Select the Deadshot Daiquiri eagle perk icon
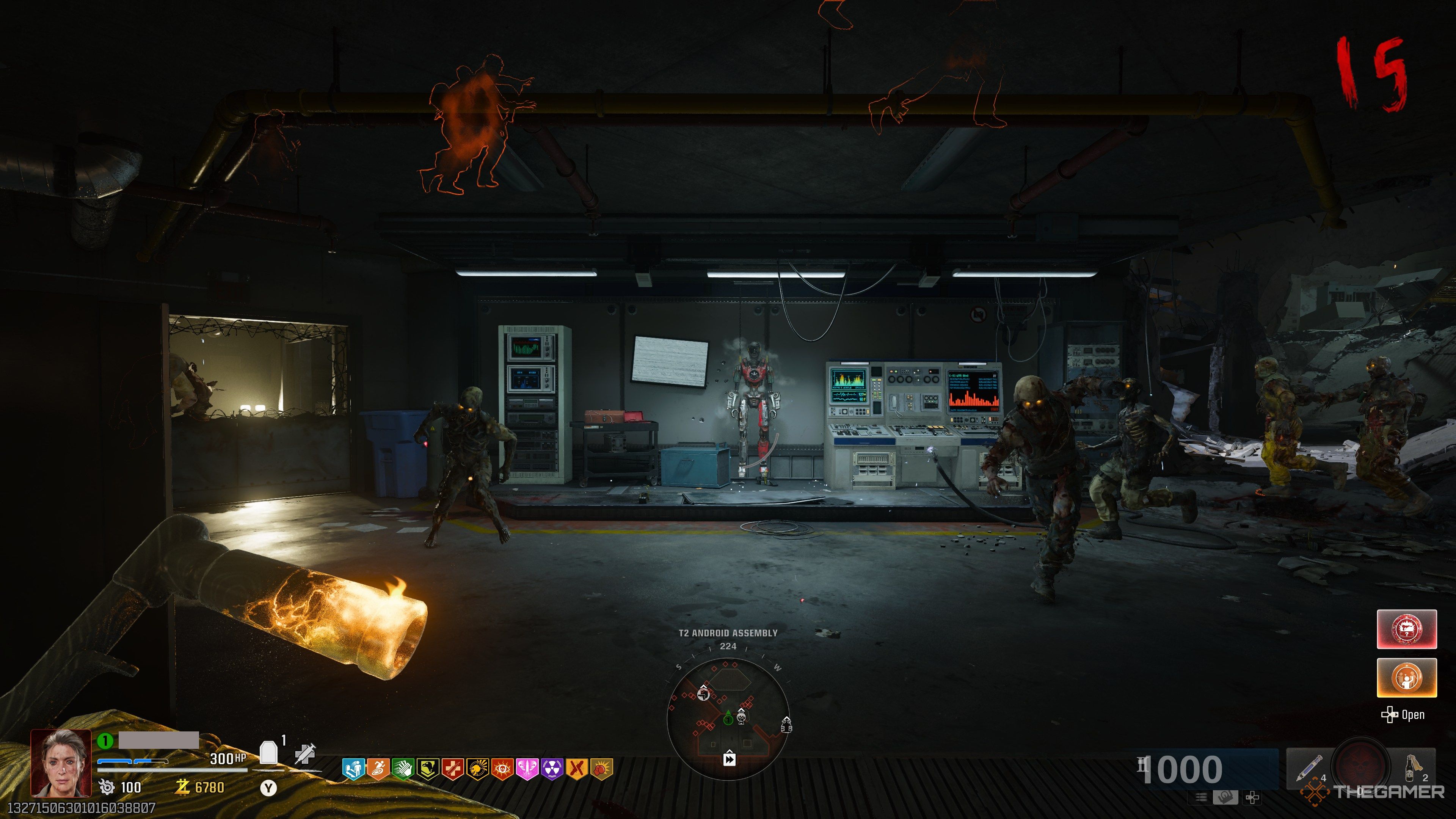The image size is (1456, 819). click(x=428, y=769)
